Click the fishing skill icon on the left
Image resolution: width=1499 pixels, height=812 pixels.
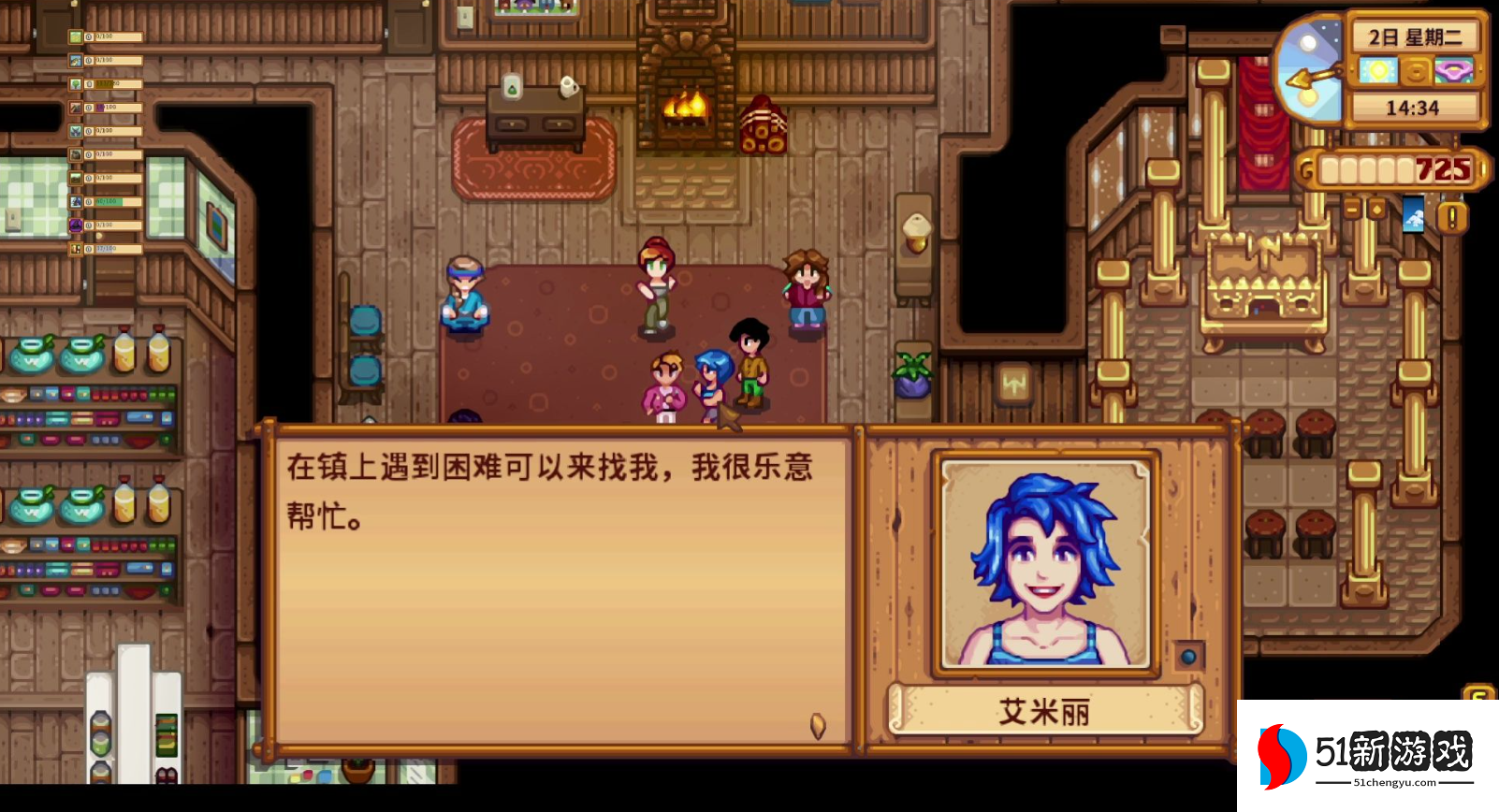coord(75,60)
